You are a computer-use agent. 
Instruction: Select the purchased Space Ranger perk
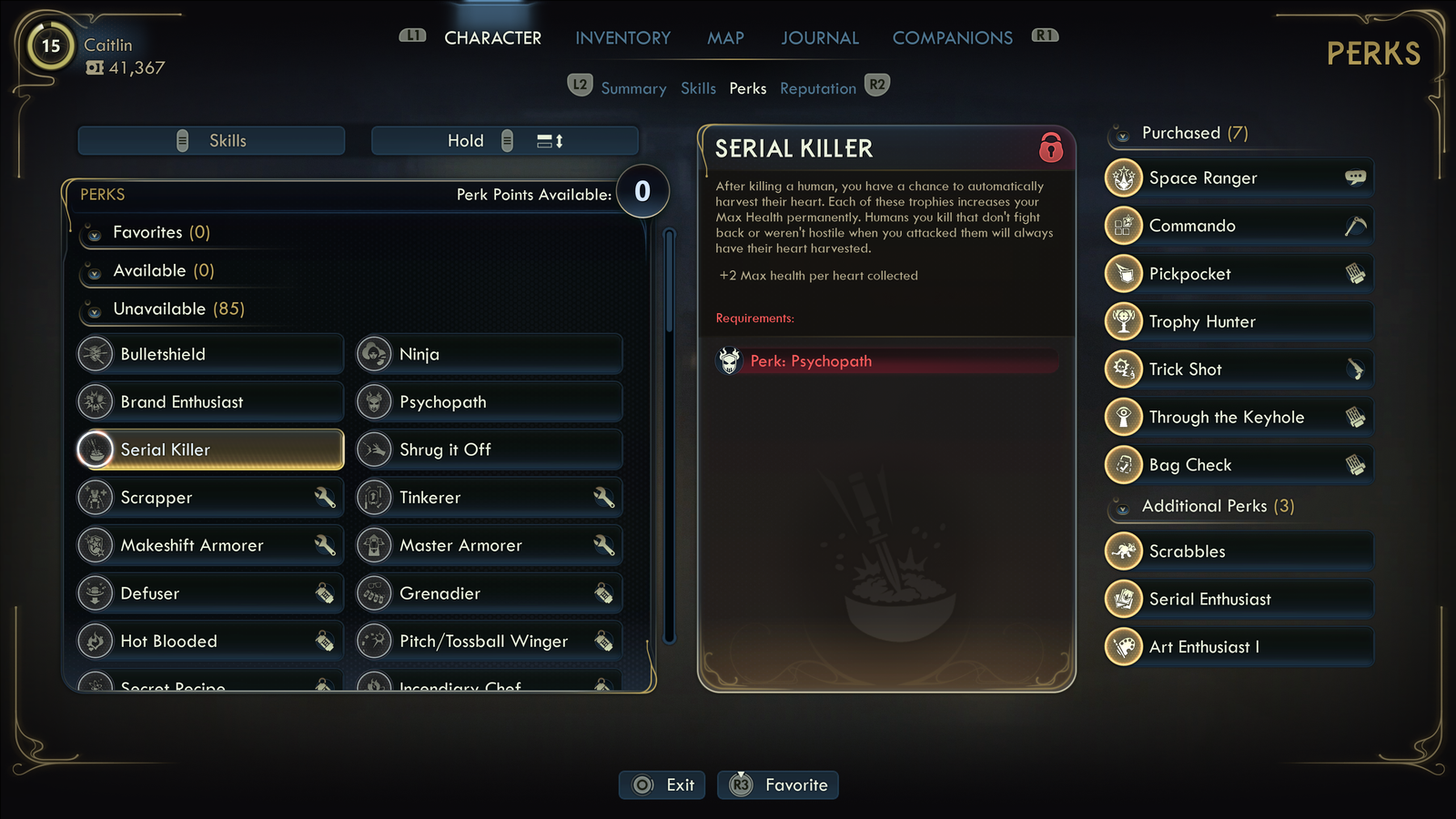1239,178
